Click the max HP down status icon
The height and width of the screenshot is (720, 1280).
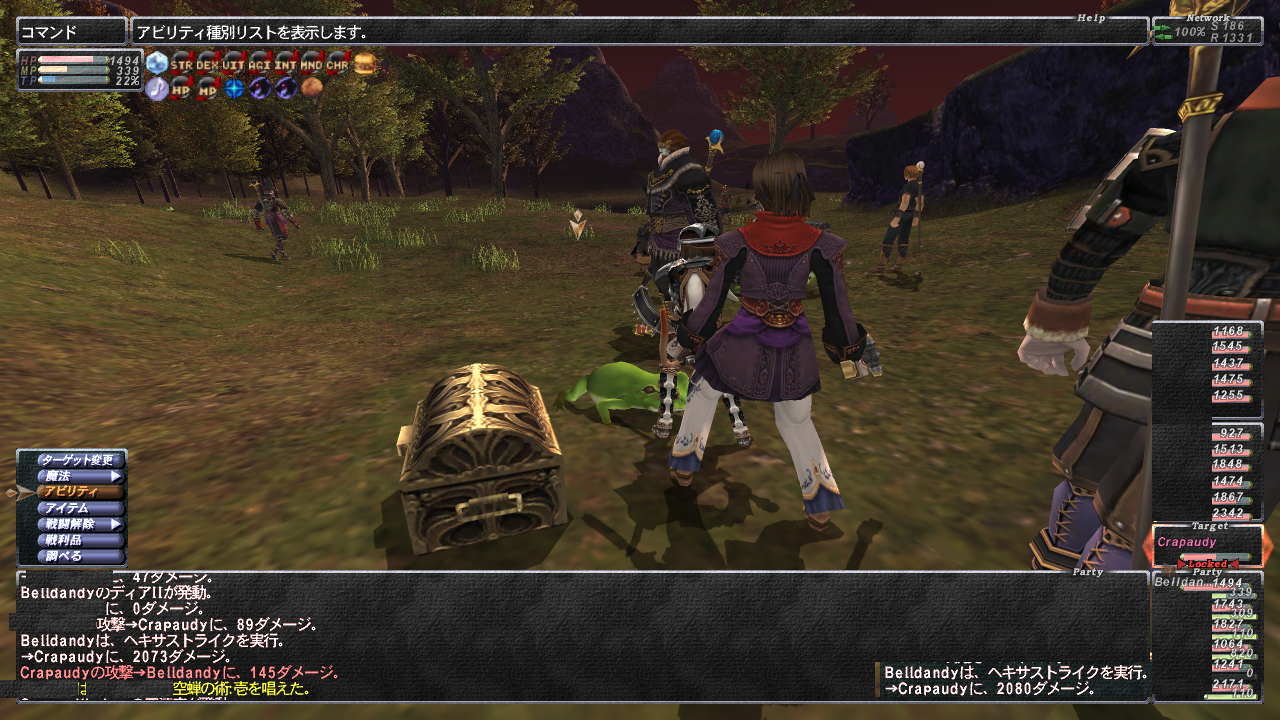coord(182,89)
